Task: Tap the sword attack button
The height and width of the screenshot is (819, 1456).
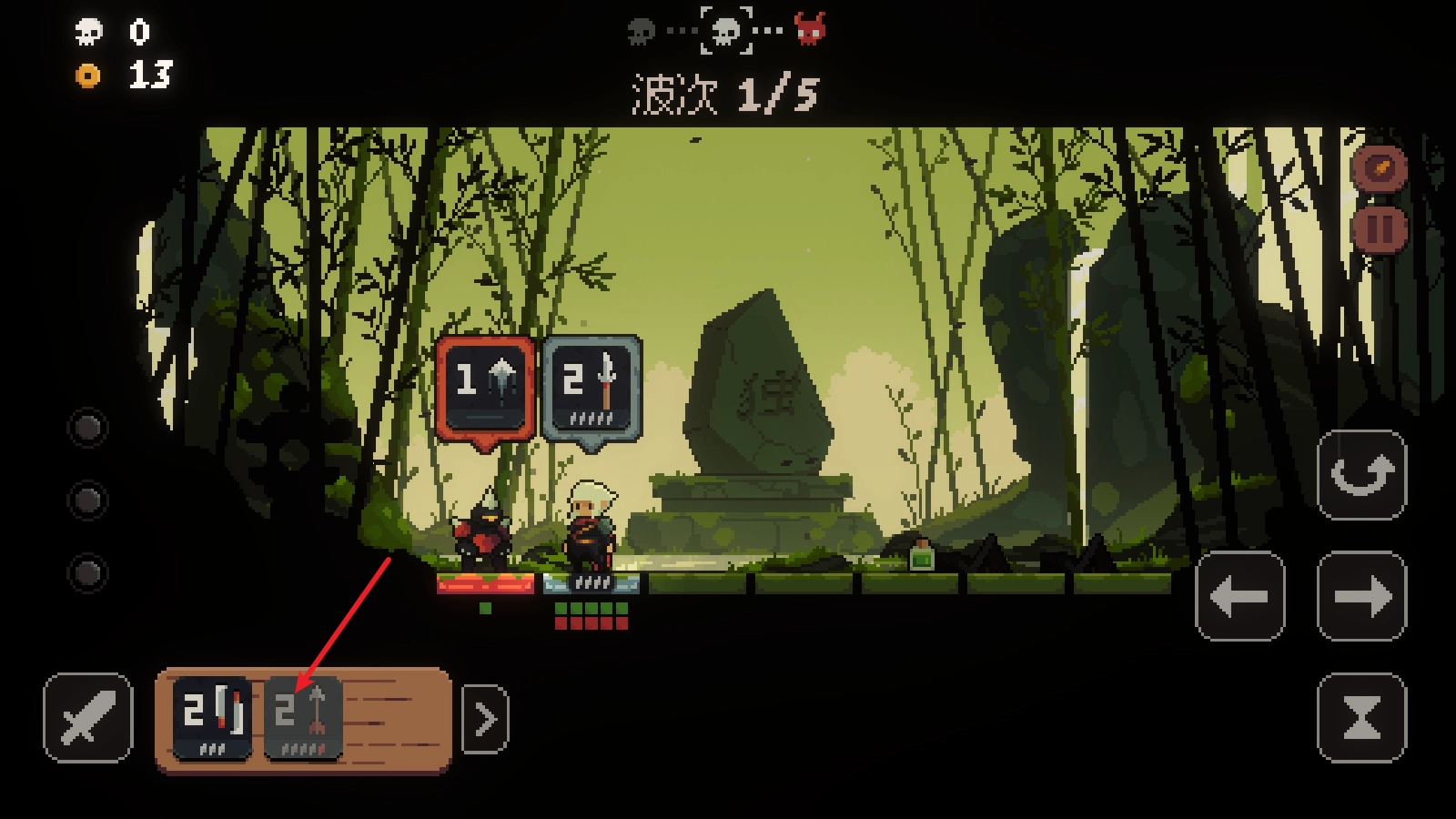Action: pos(87,717)
